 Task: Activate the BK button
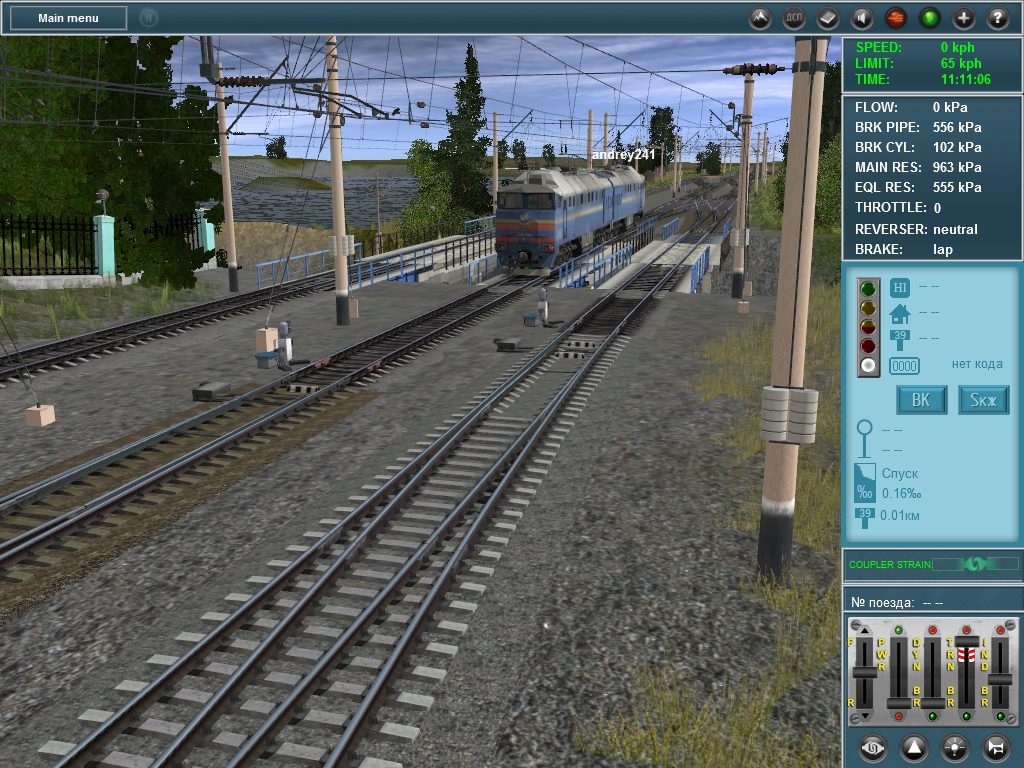(921, 401)
